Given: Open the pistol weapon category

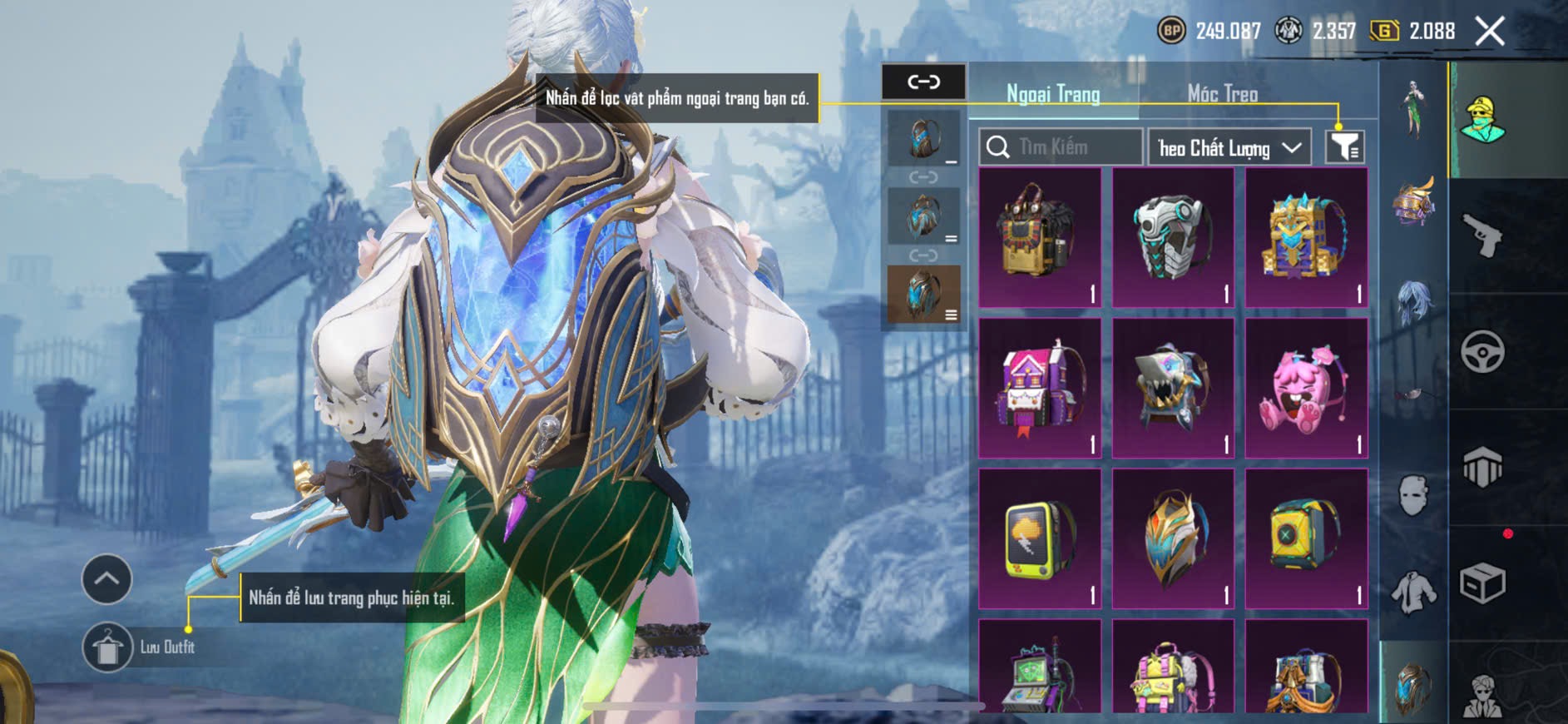Looking at the screenshot, I should (1482, 236).
